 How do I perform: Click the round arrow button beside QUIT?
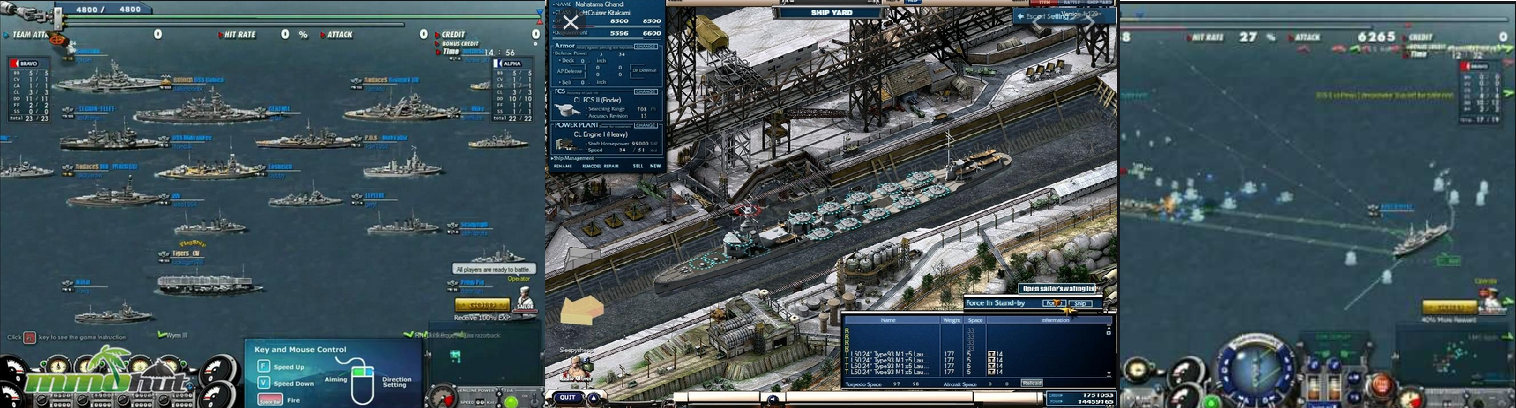(594, 398)
